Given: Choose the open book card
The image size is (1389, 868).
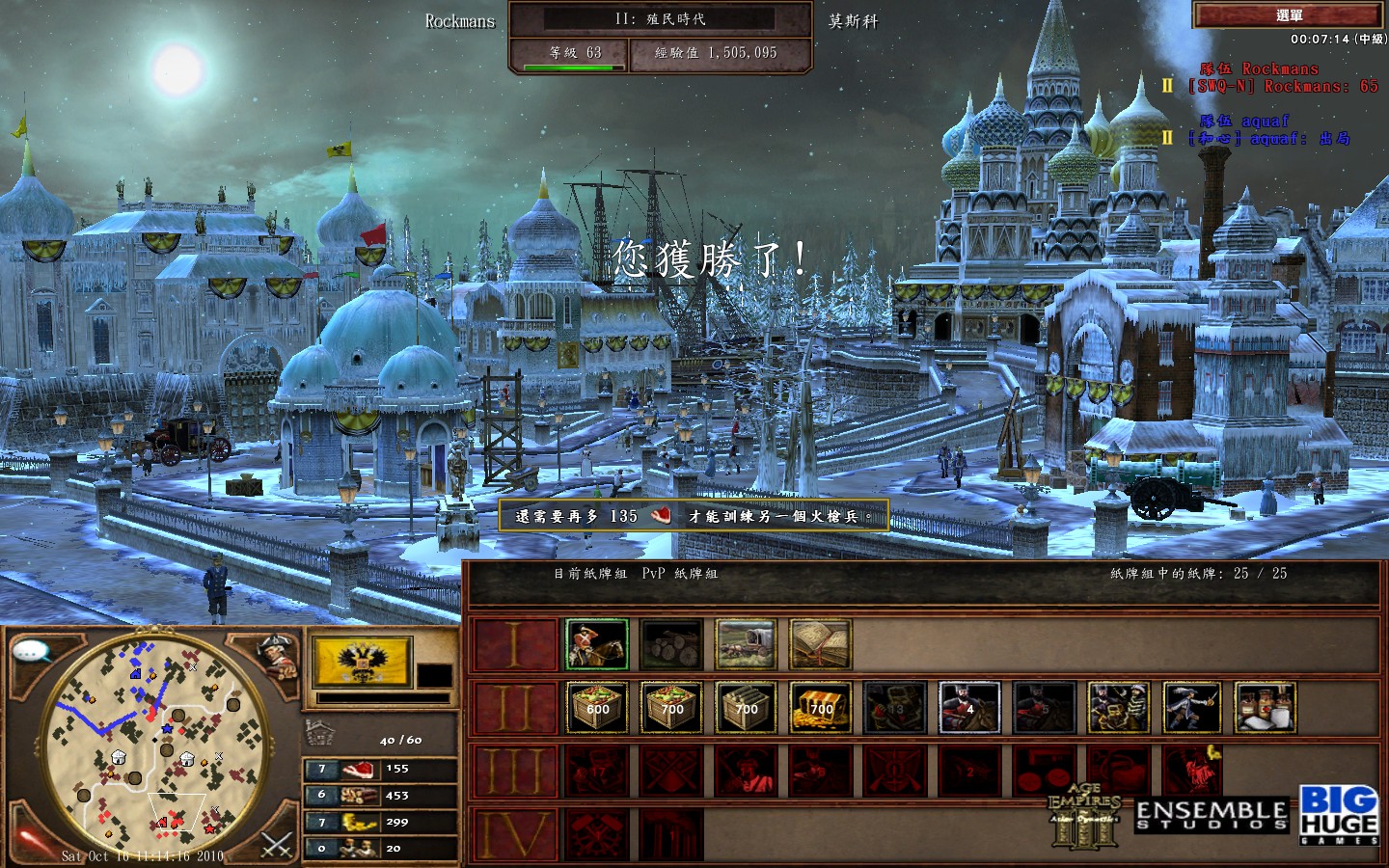Looking at the screenshot, I should coord(820,644).
